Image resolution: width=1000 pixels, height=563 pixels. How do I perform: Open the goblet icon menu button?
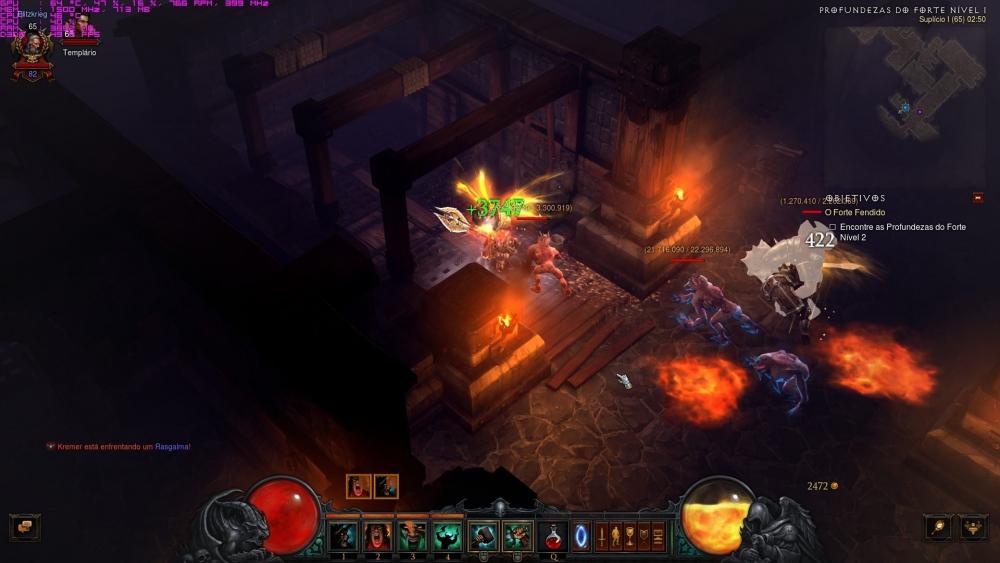(630, 537)
